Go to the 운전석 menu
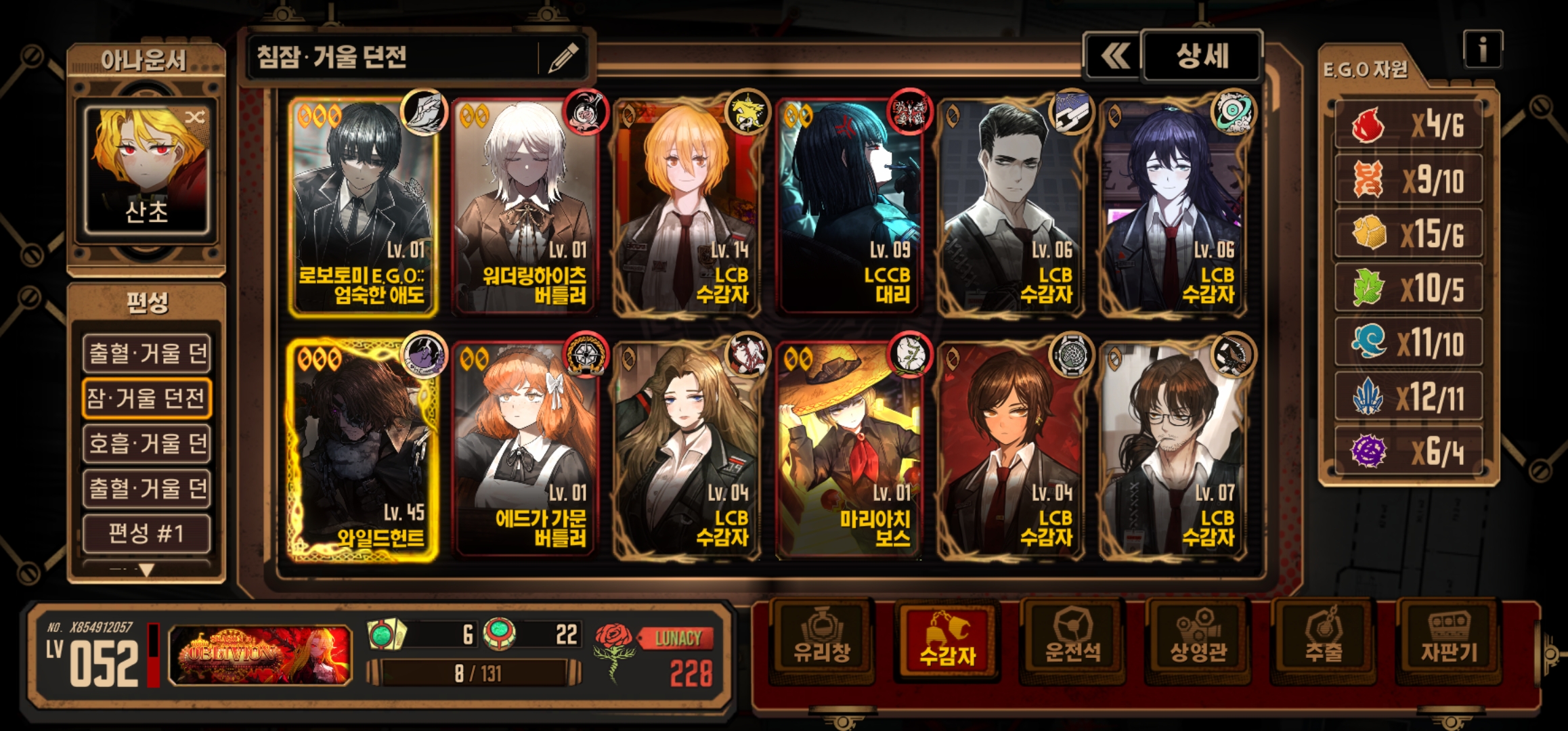Image resolution: width=1568 pixels, height=731 pixels. point(1072,638)
